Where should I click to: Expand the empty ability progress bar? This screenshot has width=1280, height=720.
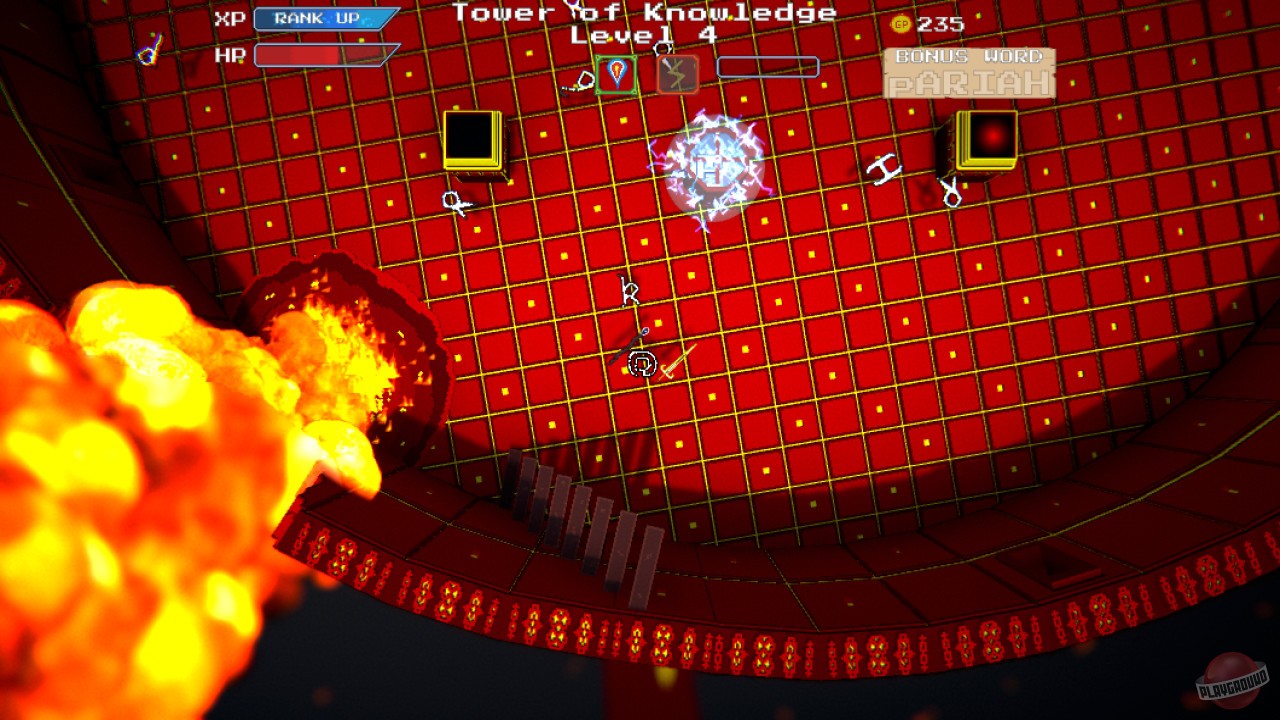coord(766,67)
